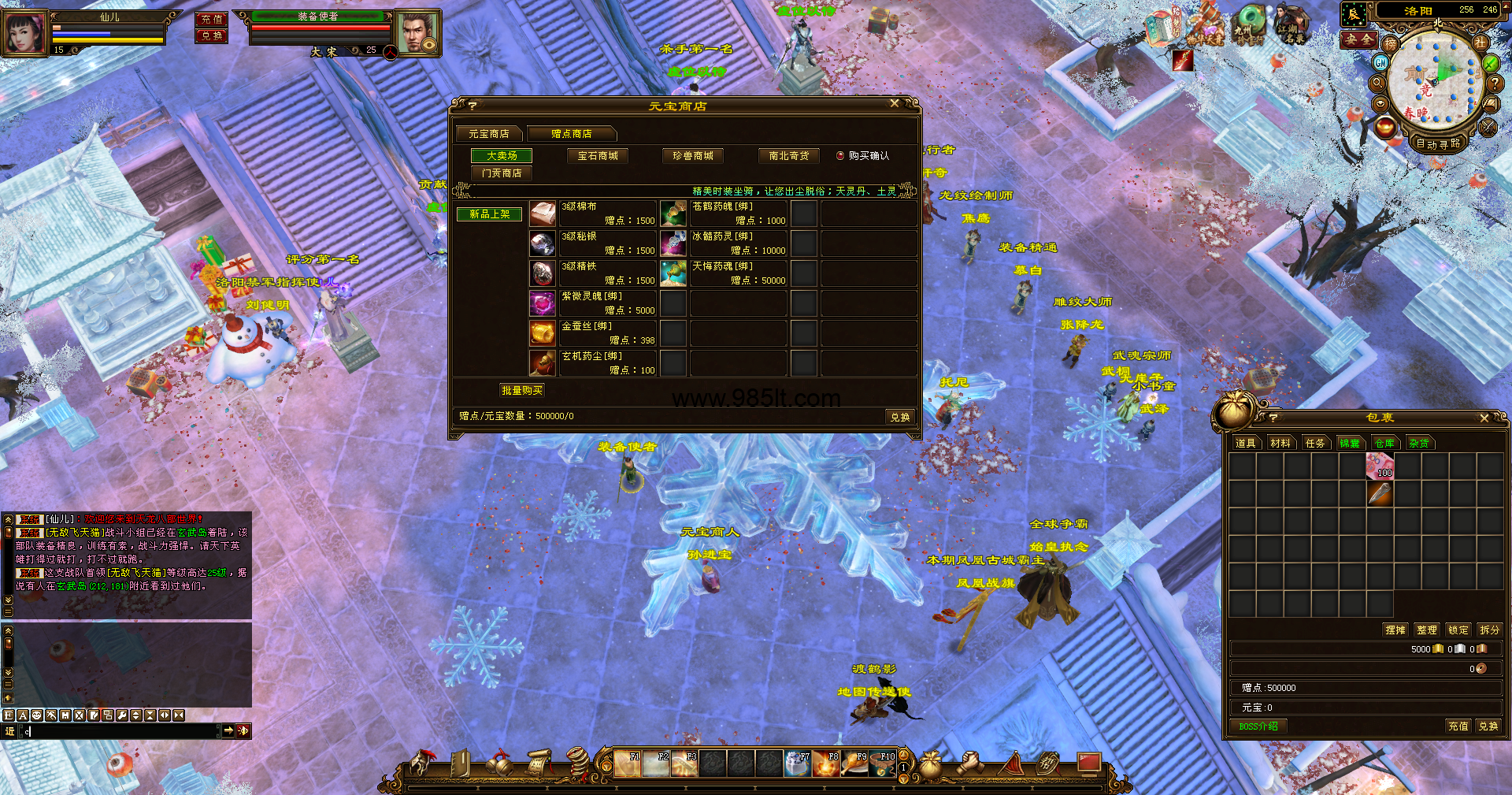
Task: Choose the 紫微灵魄 shop item
Action: pyautogui.click(x=543, y=303)
